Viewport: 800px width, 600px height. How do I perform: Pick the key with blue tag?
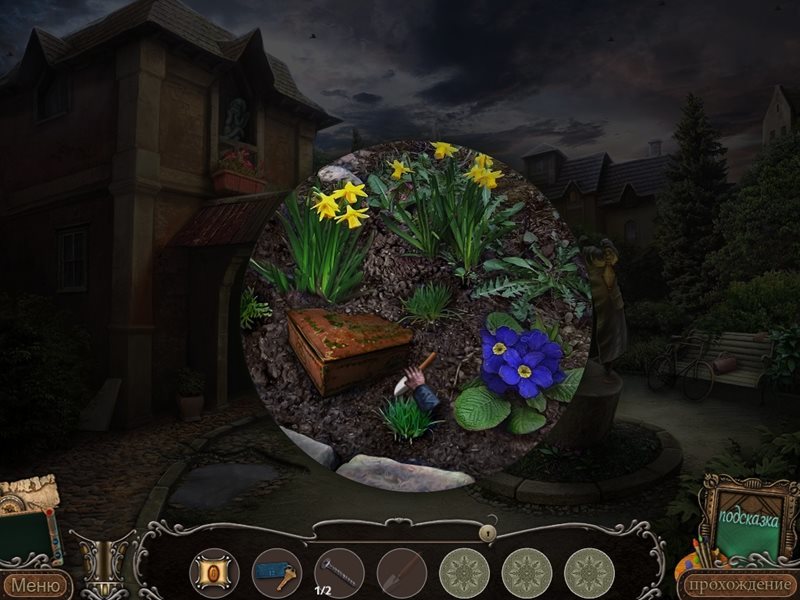click(x=276, y=573)
